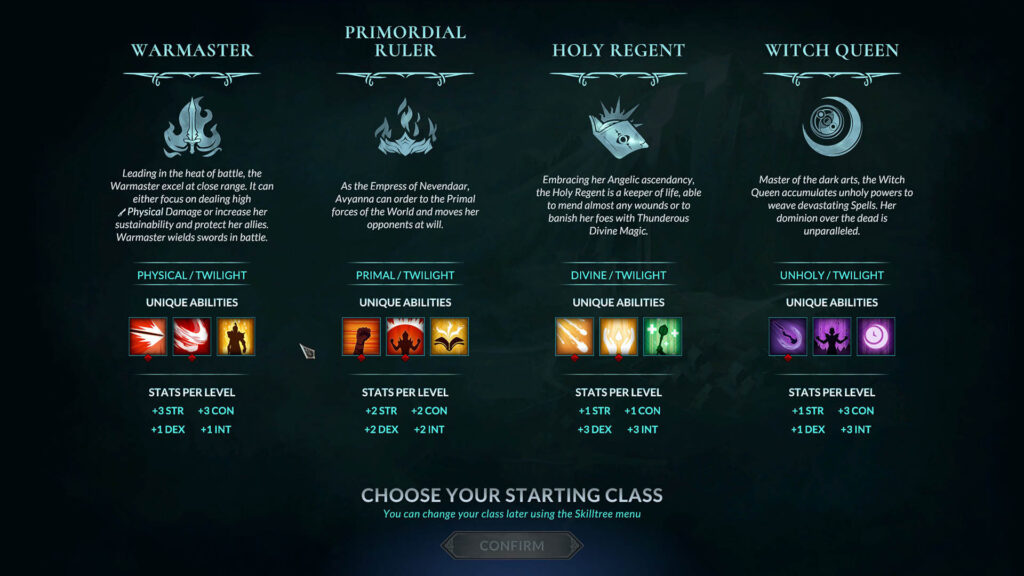Screen dimensions: 1024x576
Task: Inspect Holy Regent's falling meteors ability
Action: (x=574, y=337)
